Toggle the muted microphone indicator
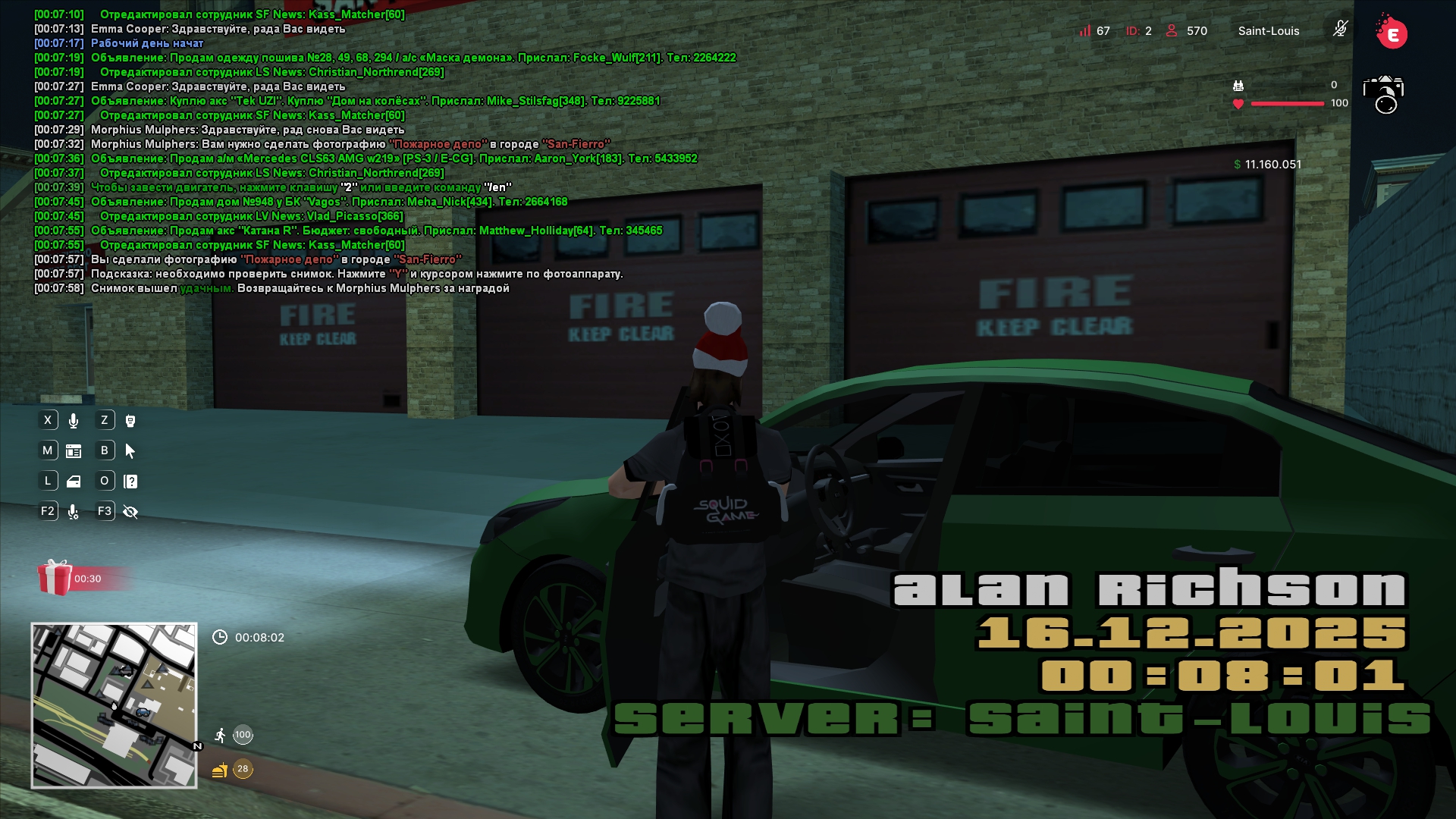This screenshot has width=1456, height=819. (1340, 30)
